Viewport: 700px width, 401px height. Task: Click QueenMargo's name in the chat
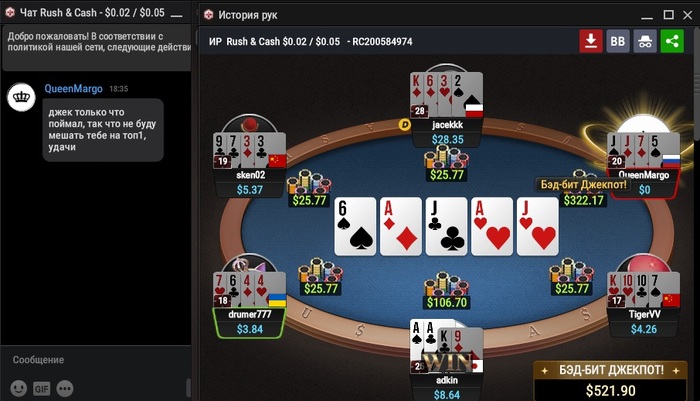74,89
